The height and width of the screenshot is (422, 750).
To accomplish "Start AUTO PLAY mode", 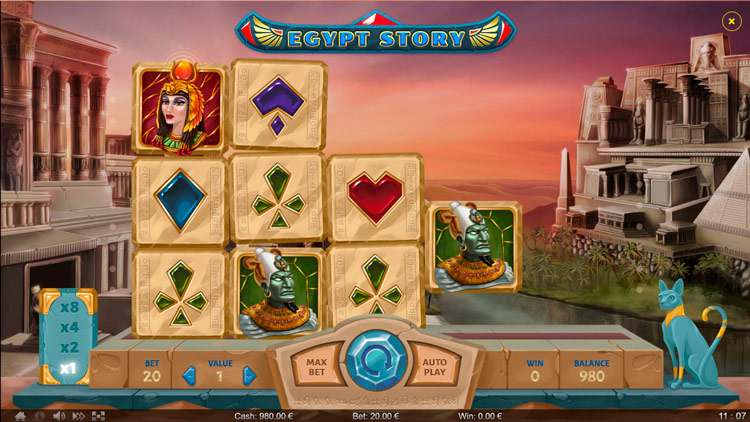I will coord(434,369).
